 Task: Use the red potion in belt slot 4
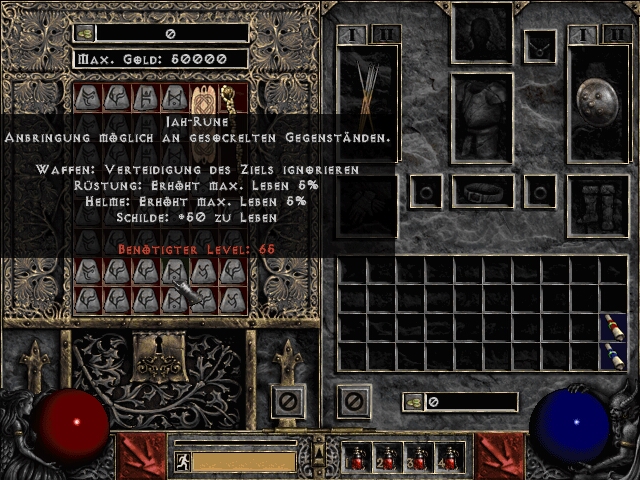click(449, 458)
